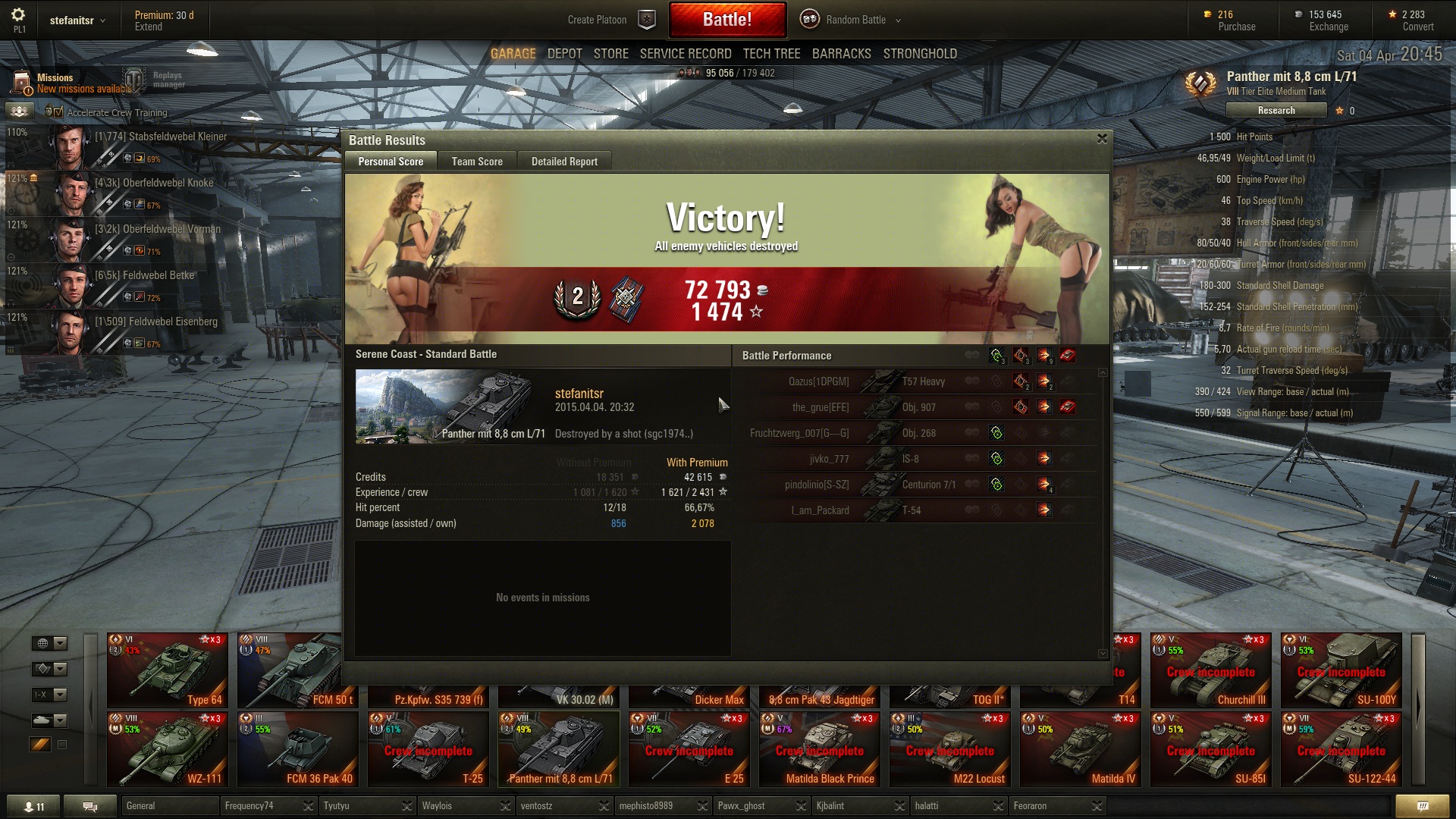Switch to the Team Score tab

tap(476, 162)
